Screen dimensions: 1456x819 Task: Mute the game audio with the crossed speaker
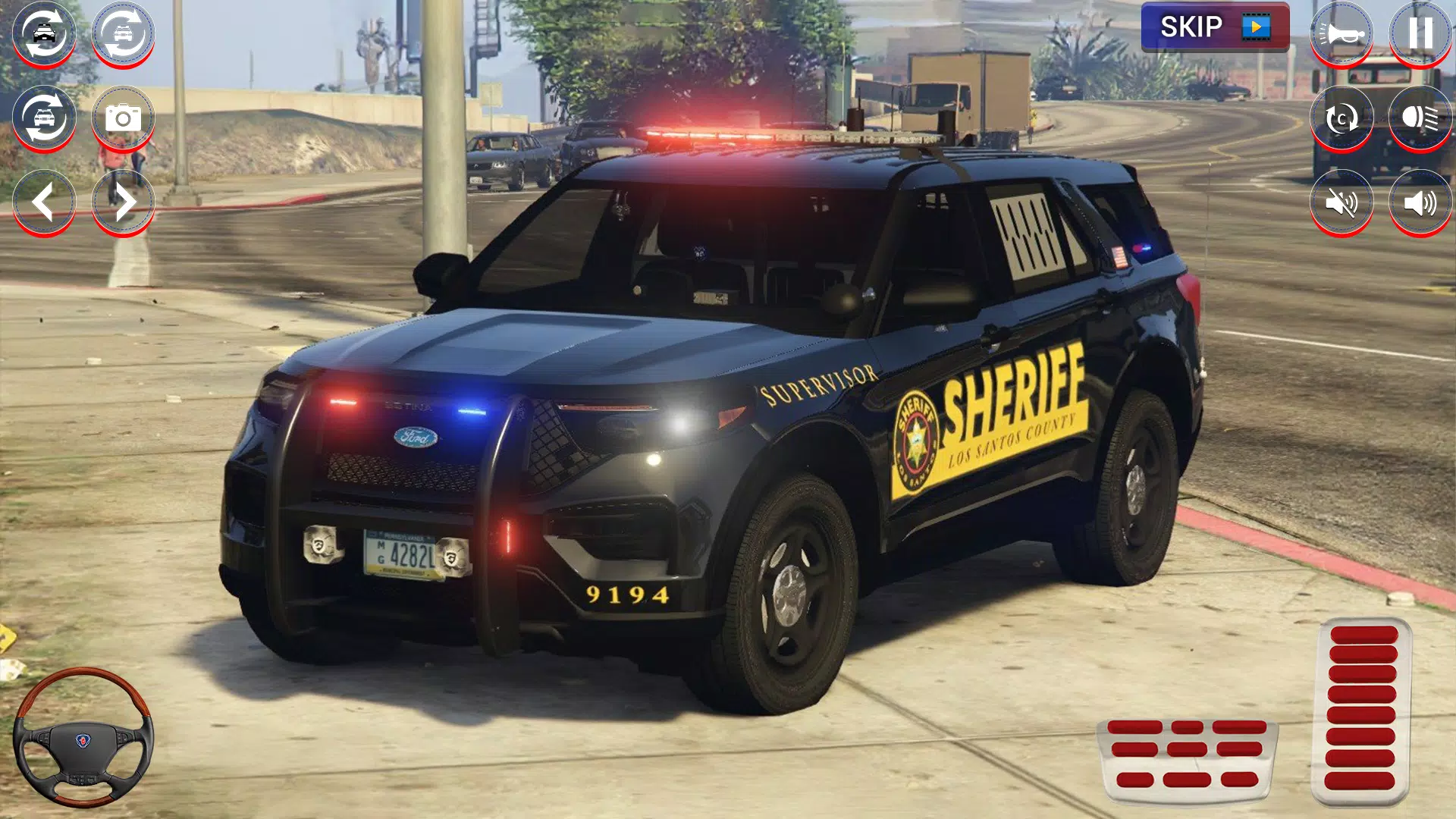click(1341, 201)
